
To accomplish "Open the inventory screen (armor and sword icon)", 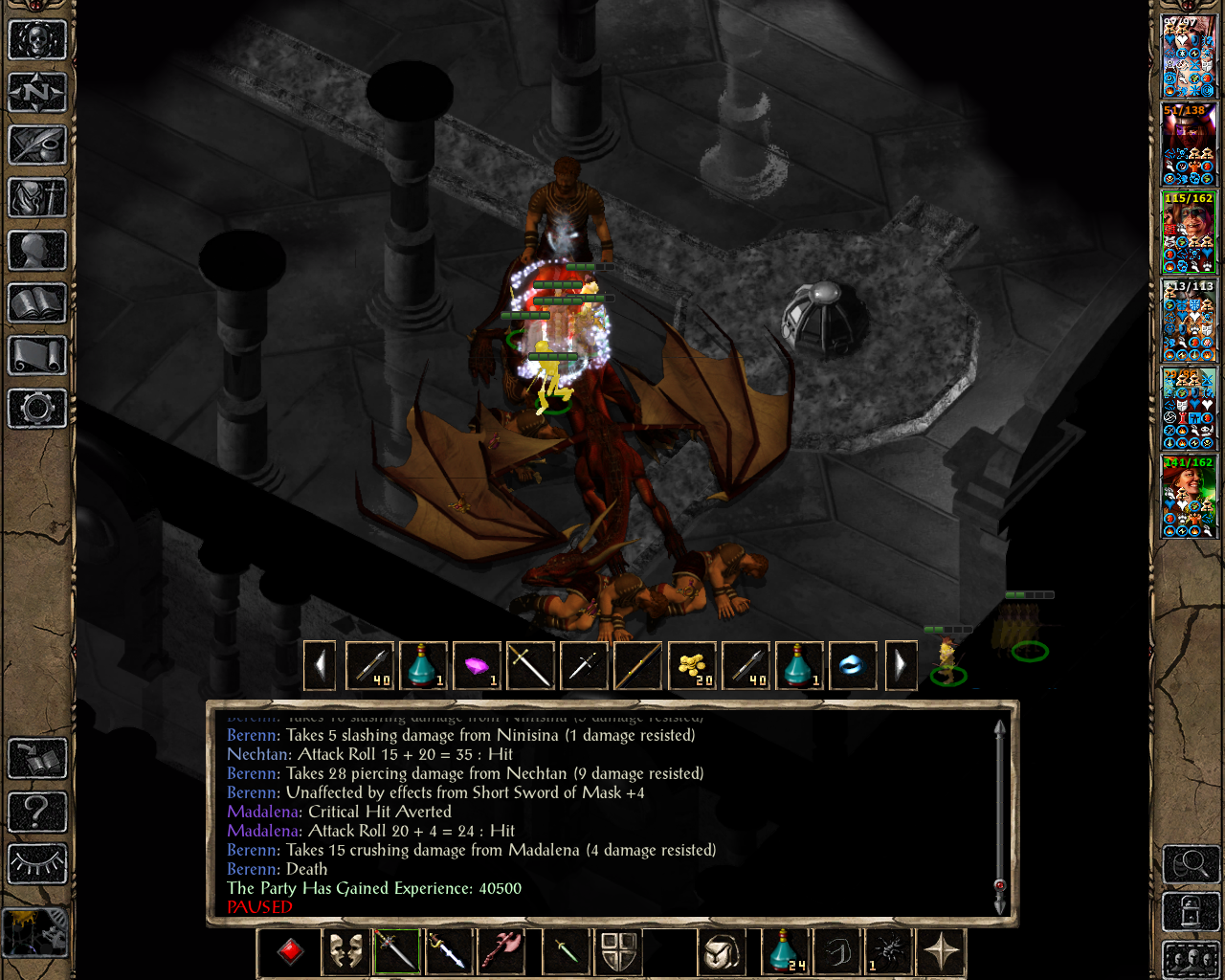I will point(37,198).
